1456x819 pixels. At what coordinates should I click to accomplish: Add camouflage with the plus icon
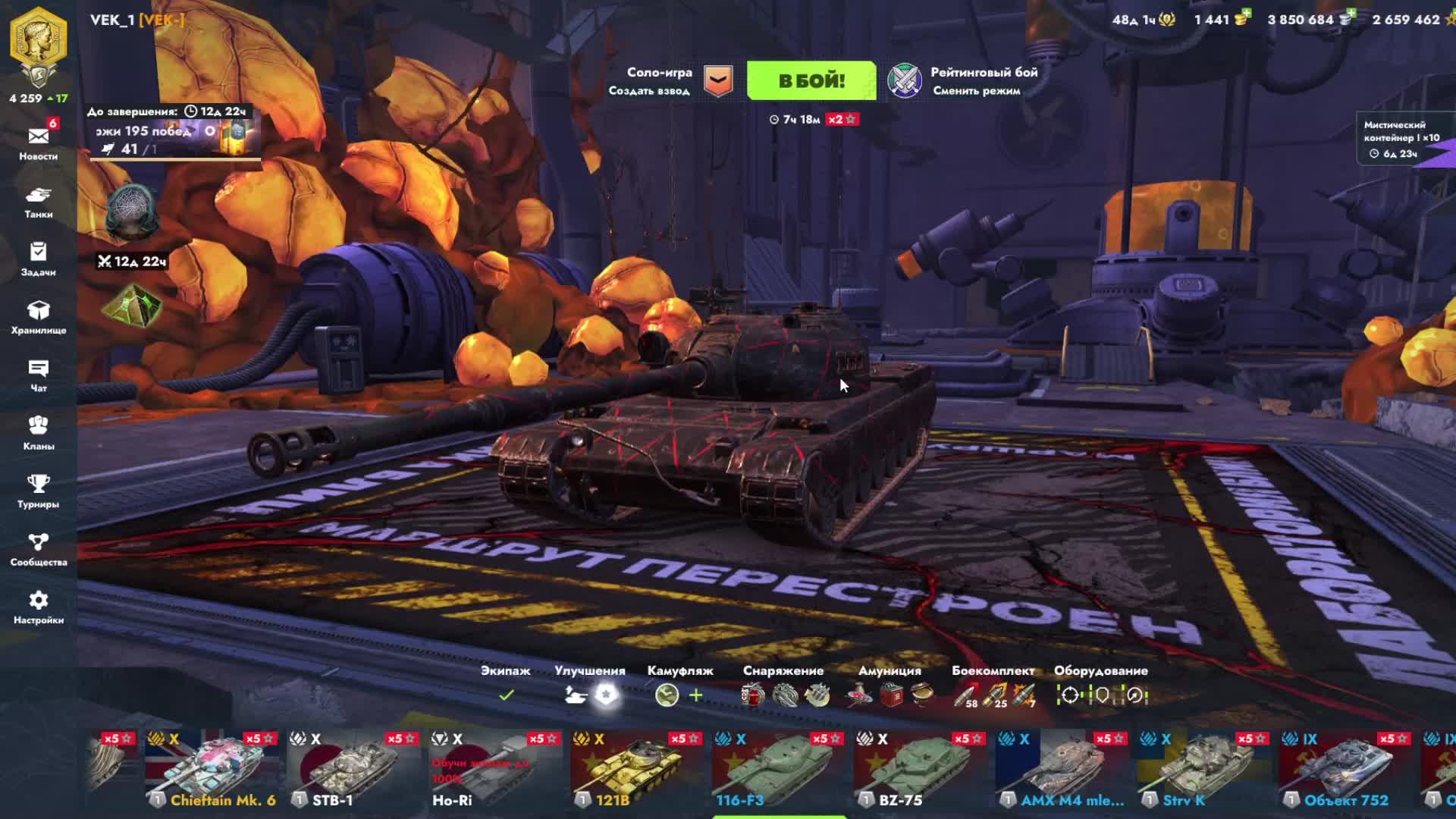(695, 695)
